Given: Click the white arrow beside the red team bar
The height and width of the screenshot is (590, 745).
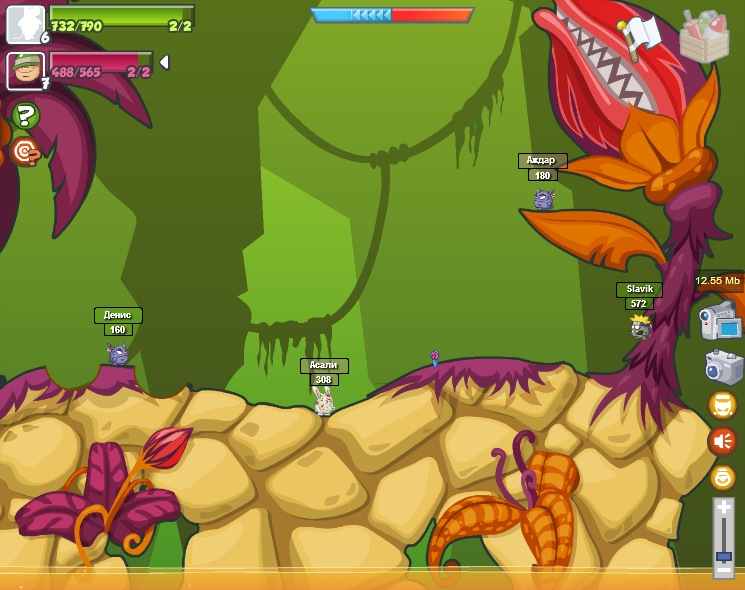Looking at the screenshot, I should pyautogui.click(x=164, y=62).
